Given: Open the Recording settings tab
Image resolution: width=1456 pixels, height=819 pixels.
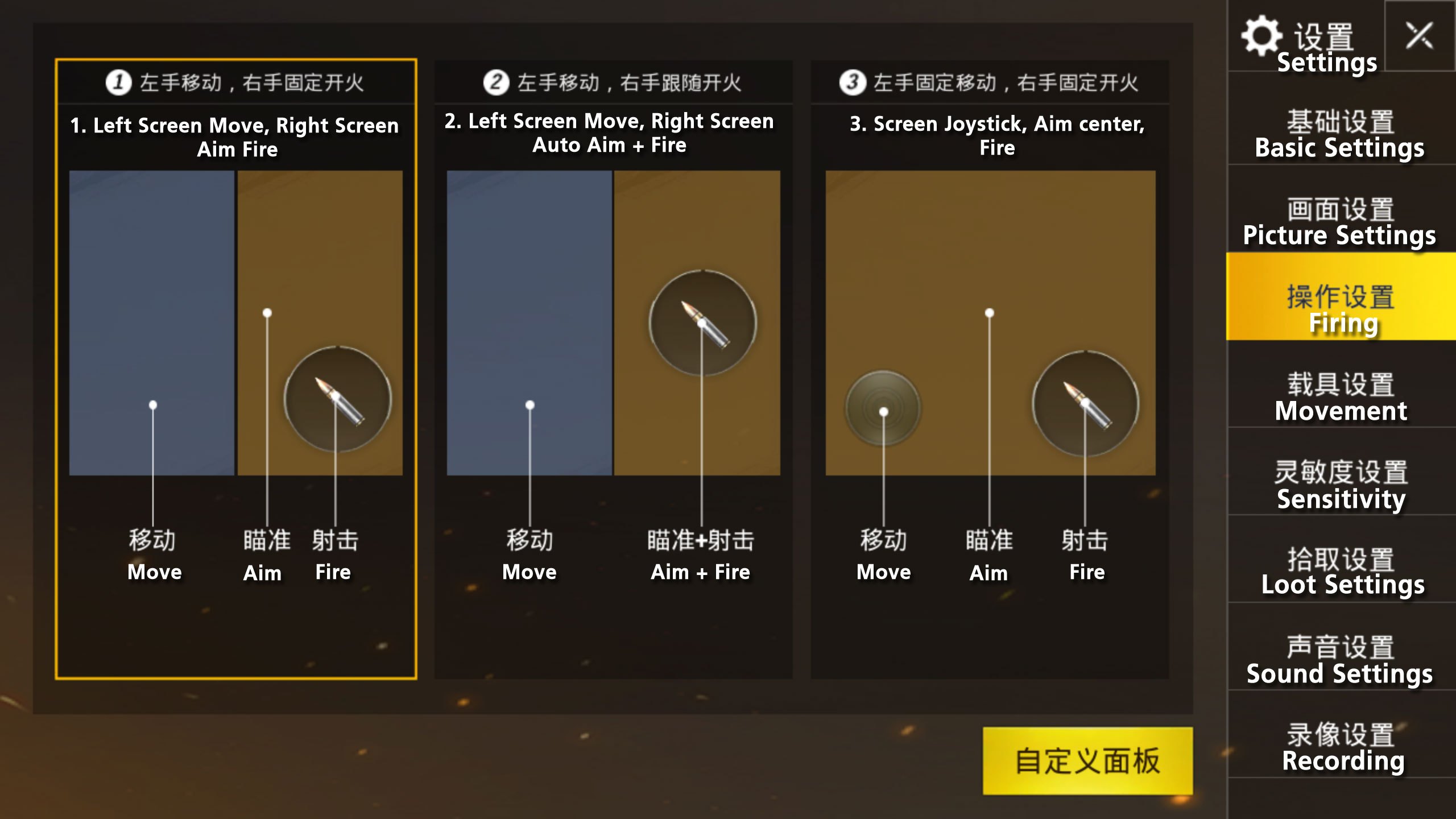Looking at the screenshot, I should (1340, 747).
